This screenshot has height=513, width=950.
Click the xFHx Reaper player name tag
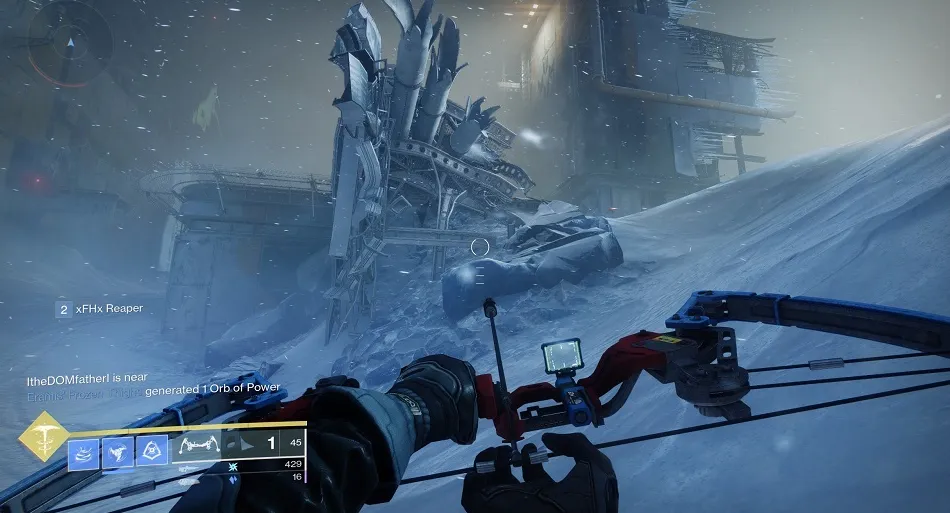(x=109, y=309)
